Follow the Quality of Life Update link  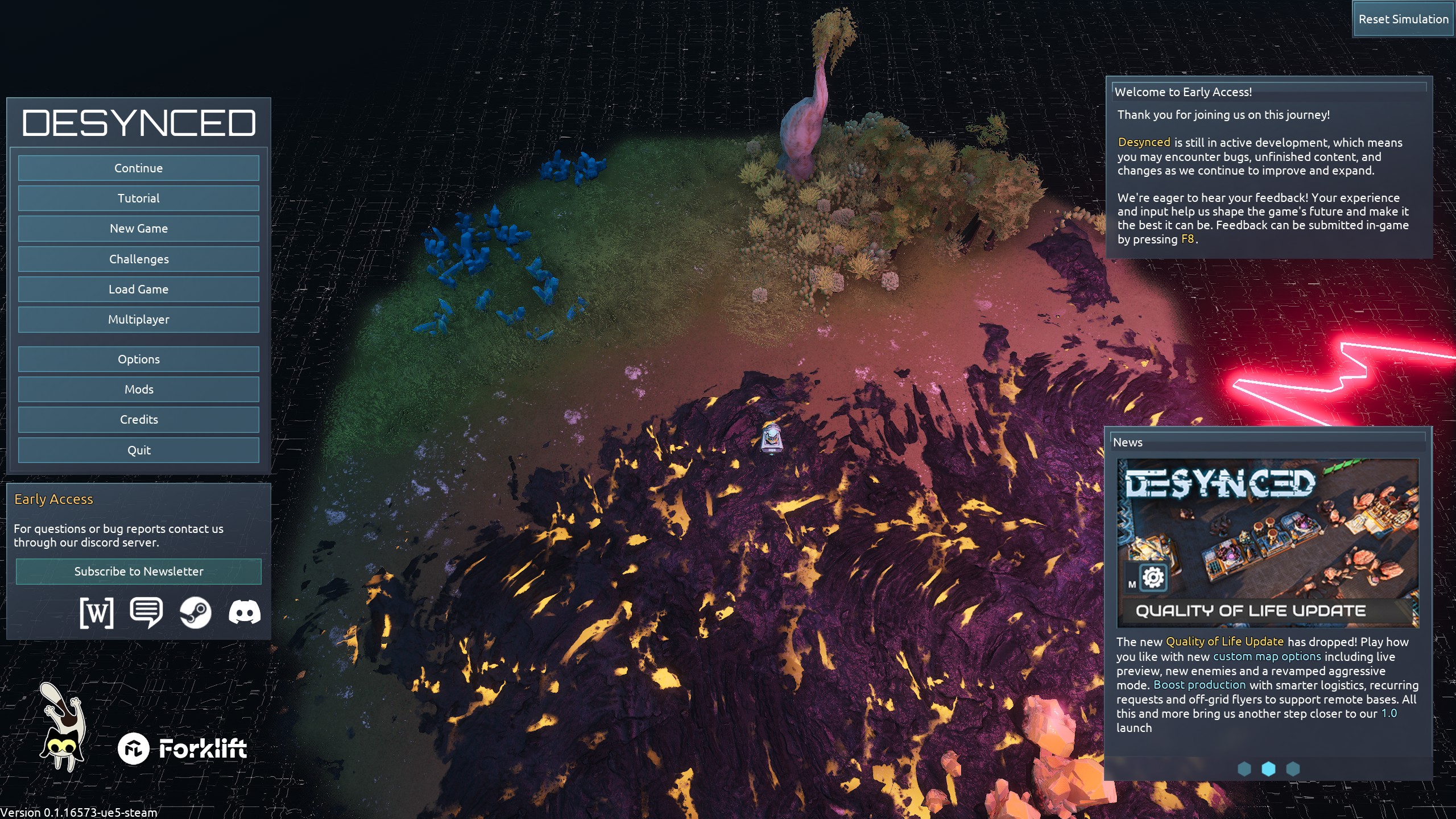click(x=1225, y=642)
